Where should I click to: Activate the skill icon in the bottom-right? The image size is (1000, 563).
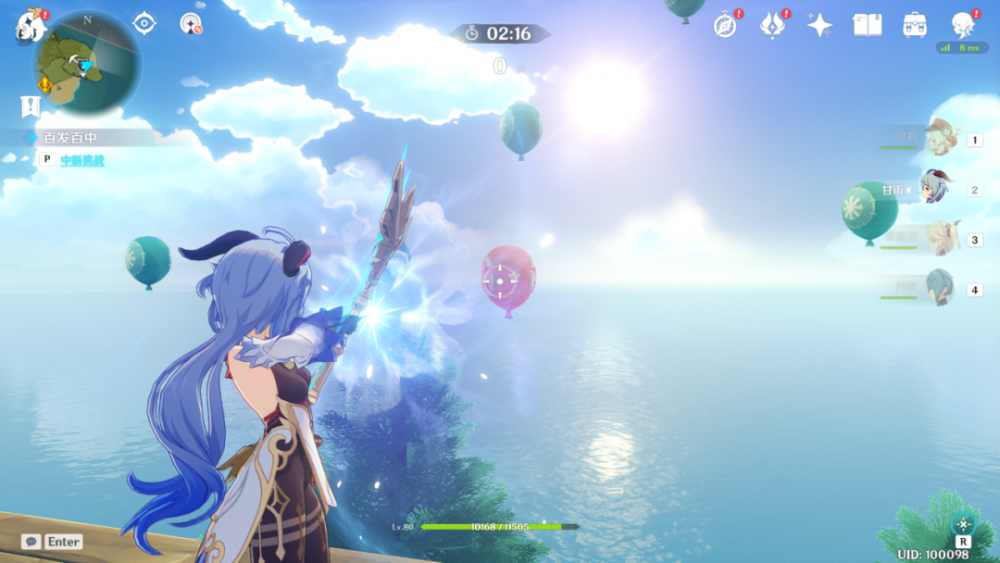coord(963,524)
